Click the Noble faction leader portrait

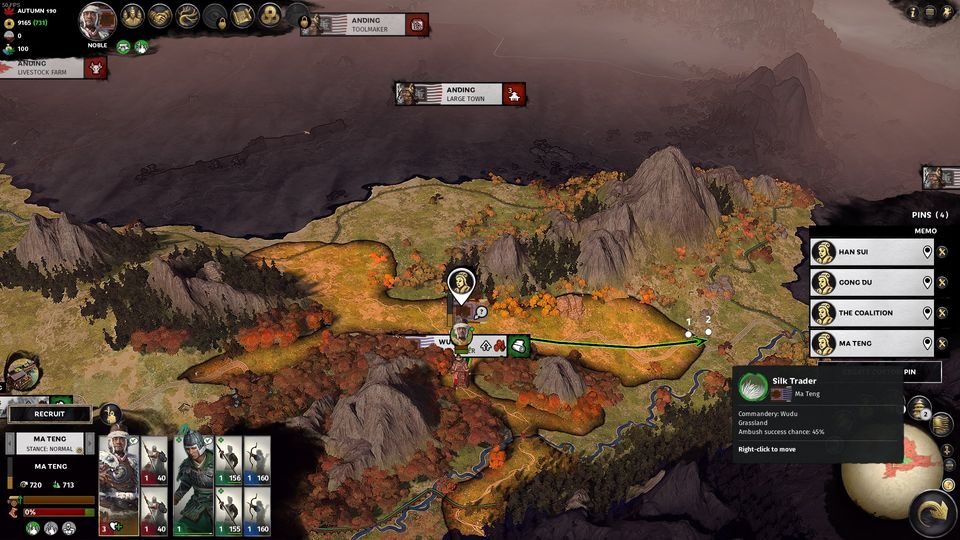(97, 20)
